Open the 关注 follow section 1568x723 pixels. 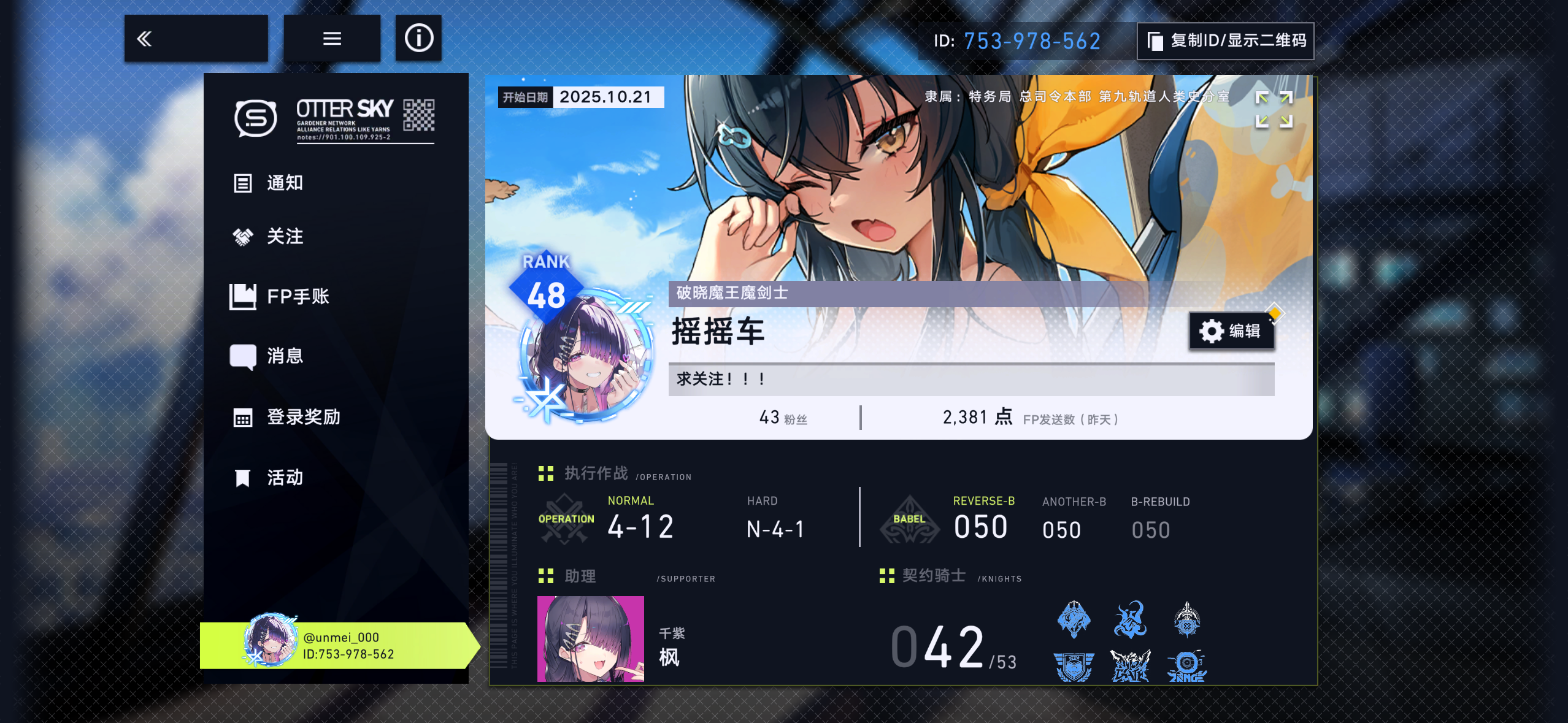(x=283, y=237)
